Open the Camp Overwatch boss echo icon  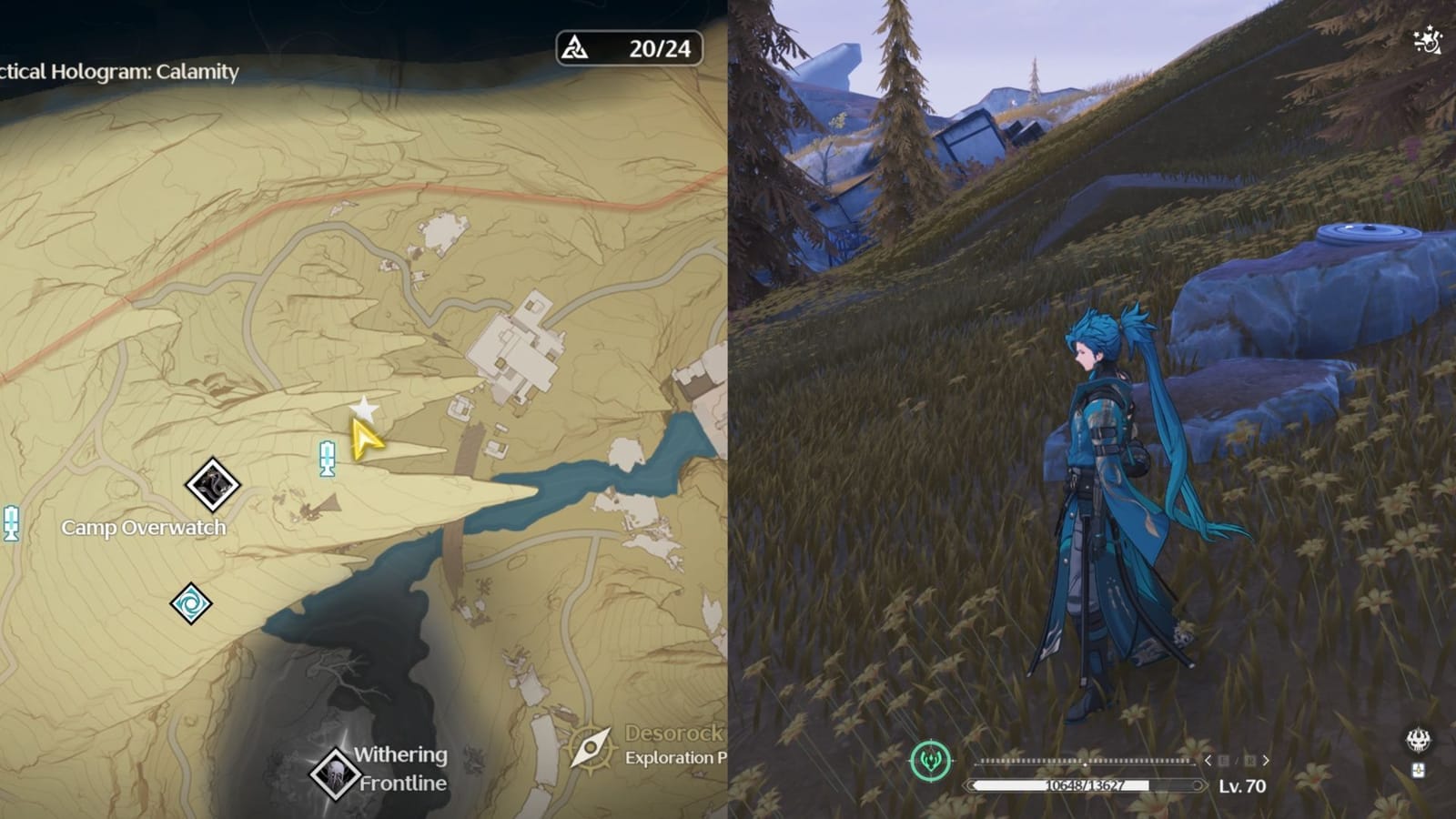click(213, 485)
